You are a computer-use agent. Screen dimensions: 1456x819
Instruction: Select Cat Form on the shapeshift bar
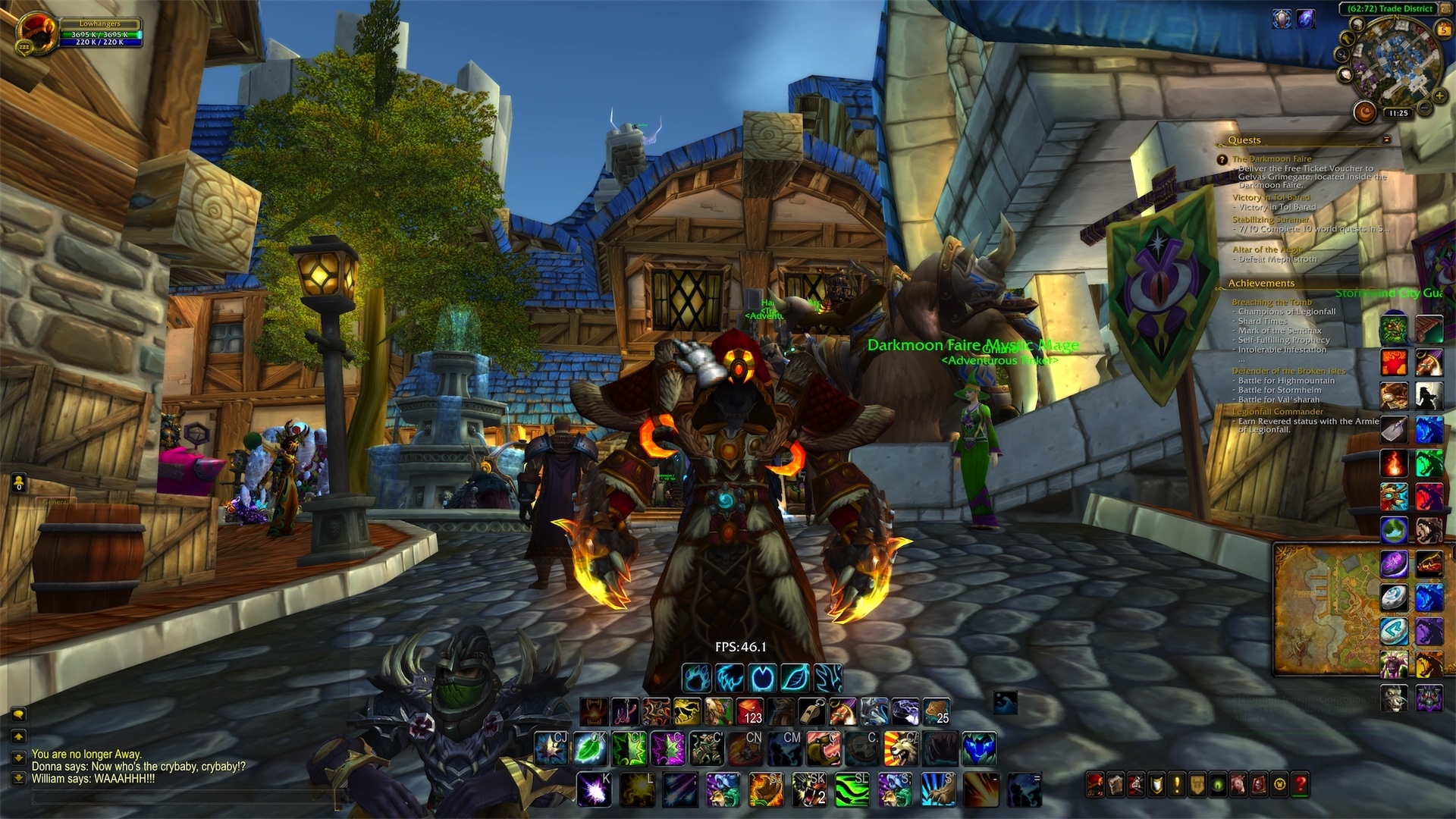pos(728,679)
